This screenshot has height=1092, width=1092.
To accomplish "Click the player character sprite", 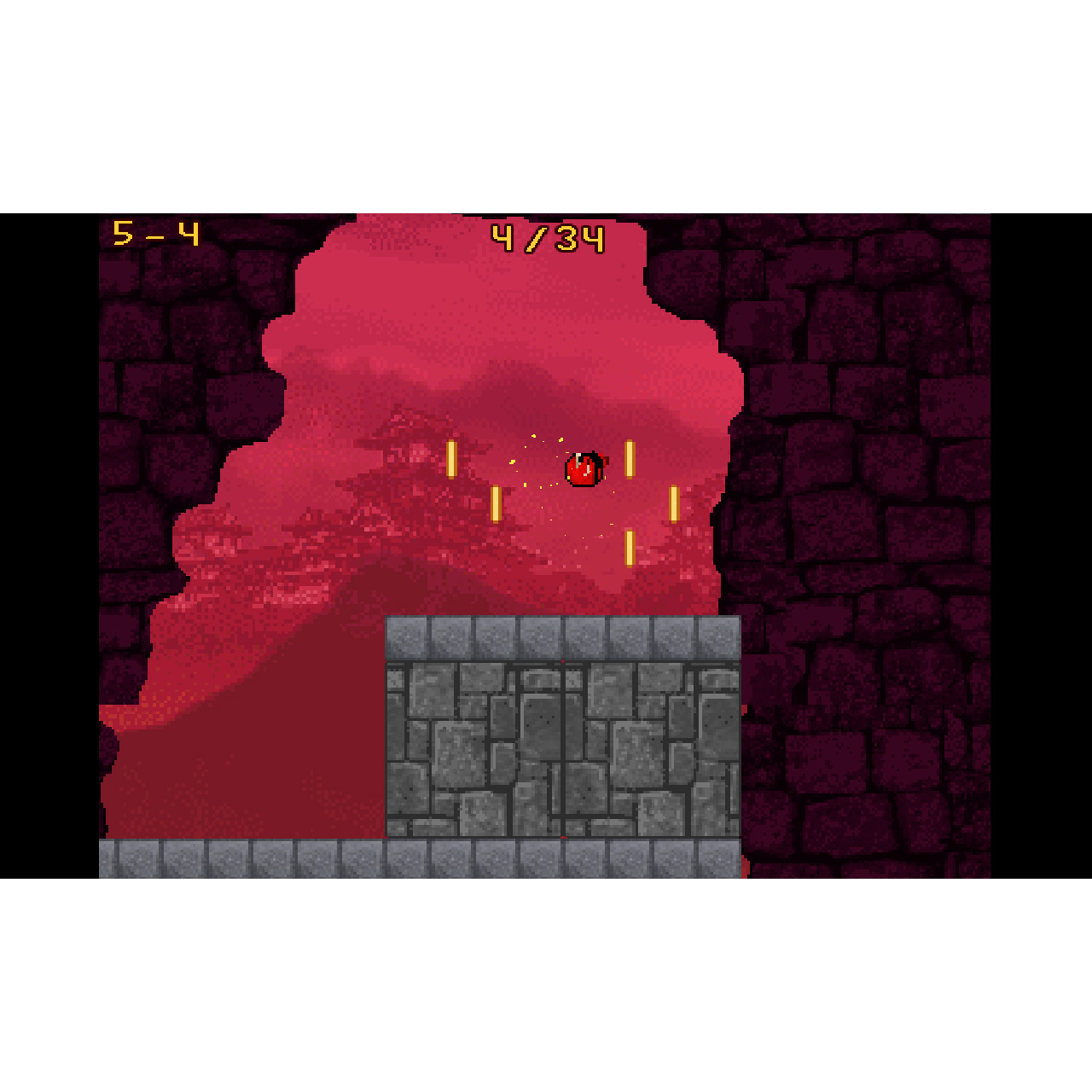I will coord(584,468).
